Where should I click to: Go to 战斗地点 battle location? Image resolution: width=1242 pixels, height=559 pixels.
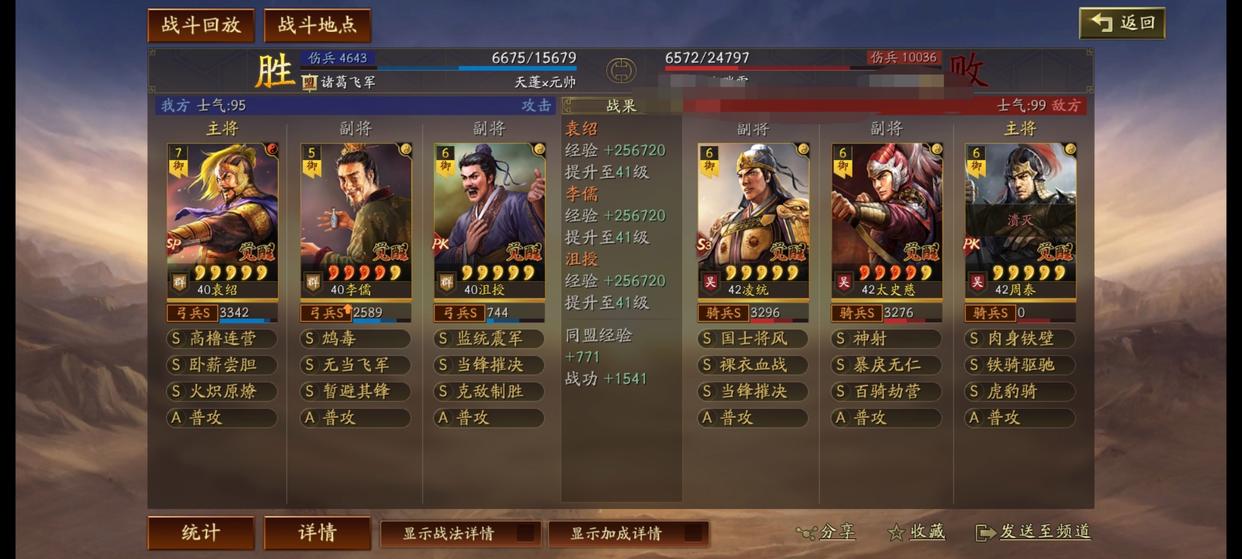[317, 25]
